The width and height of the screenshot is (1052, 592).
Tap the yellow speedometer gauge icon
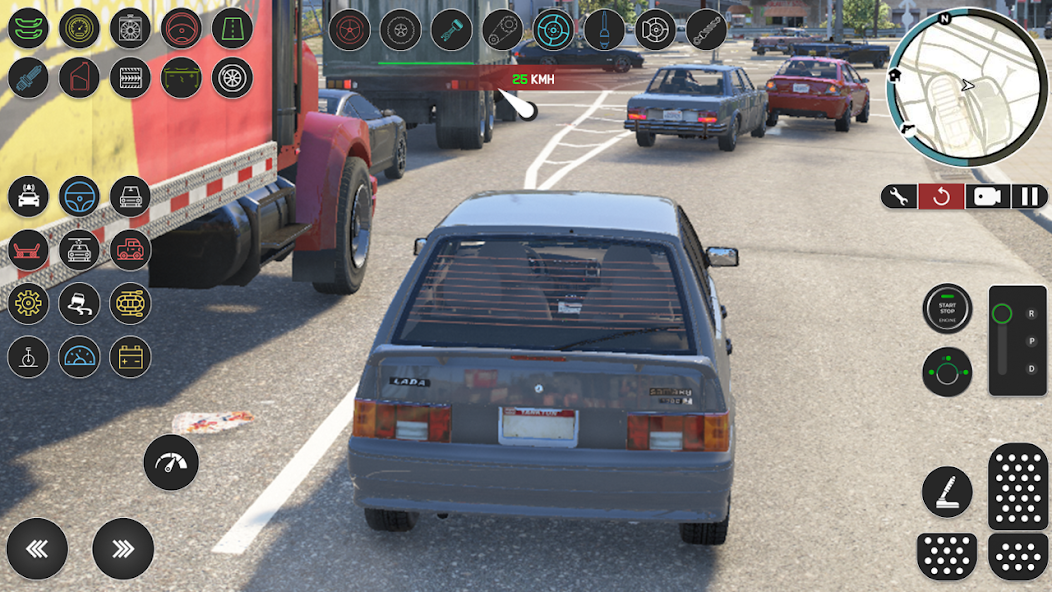[x=79, y=28]
